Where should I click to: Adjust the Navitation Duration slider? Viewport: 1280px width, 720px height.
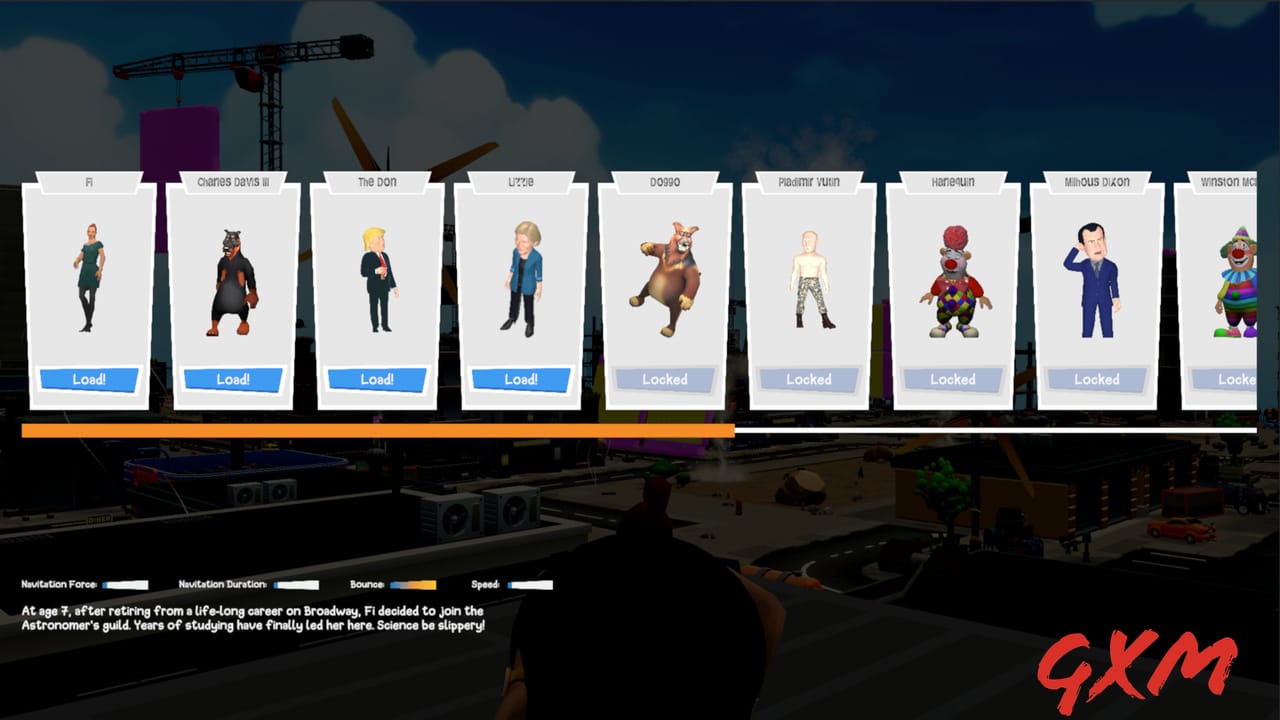click(298, 584)
